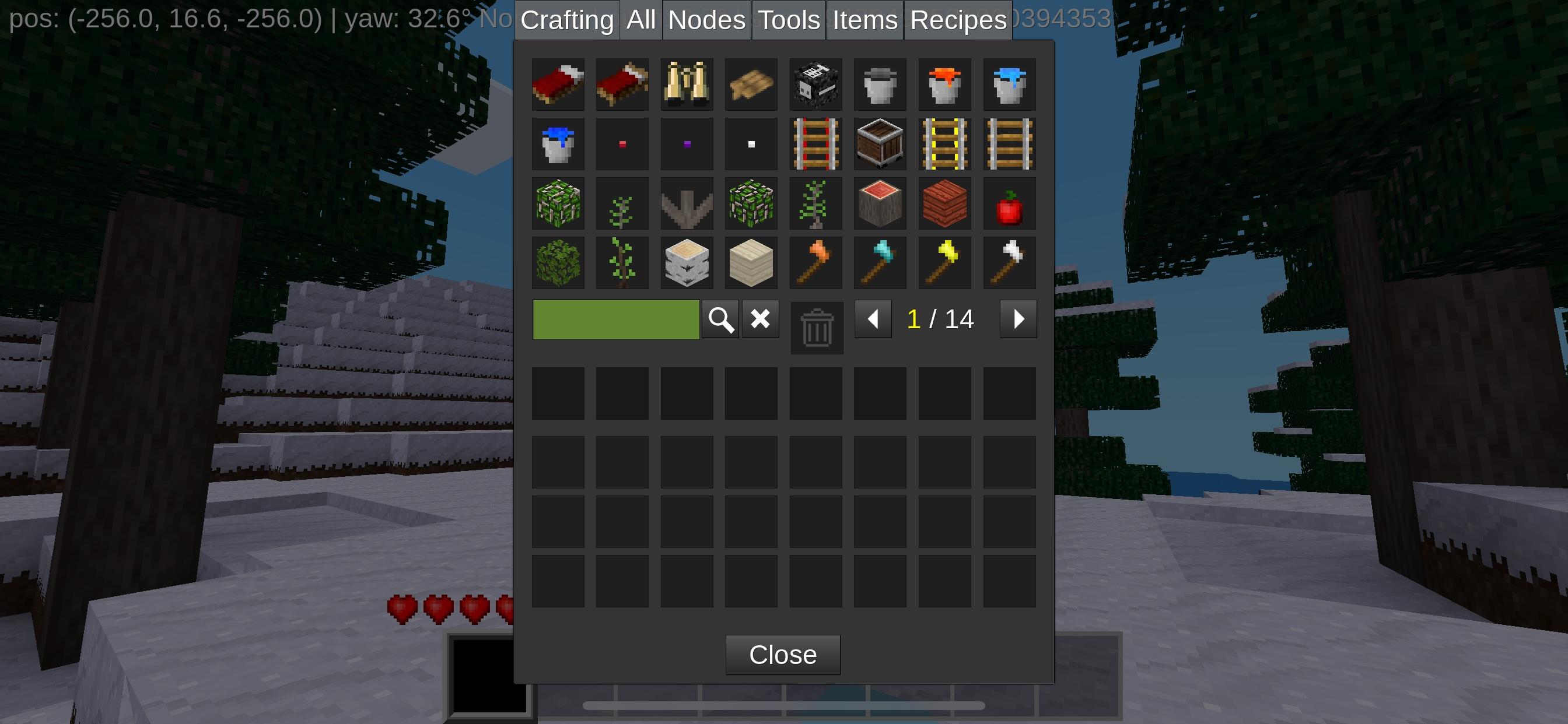Go to the next inventory page

tap(1019, 319)
